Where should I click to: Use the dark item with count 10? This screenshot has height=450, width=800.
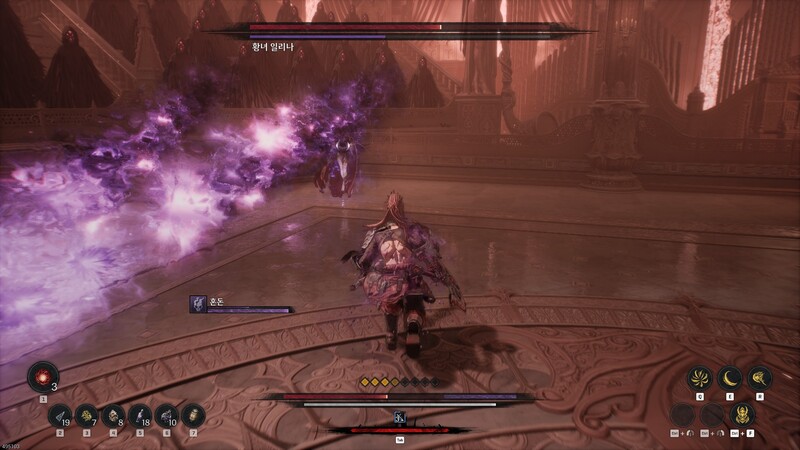coord(166,415)
